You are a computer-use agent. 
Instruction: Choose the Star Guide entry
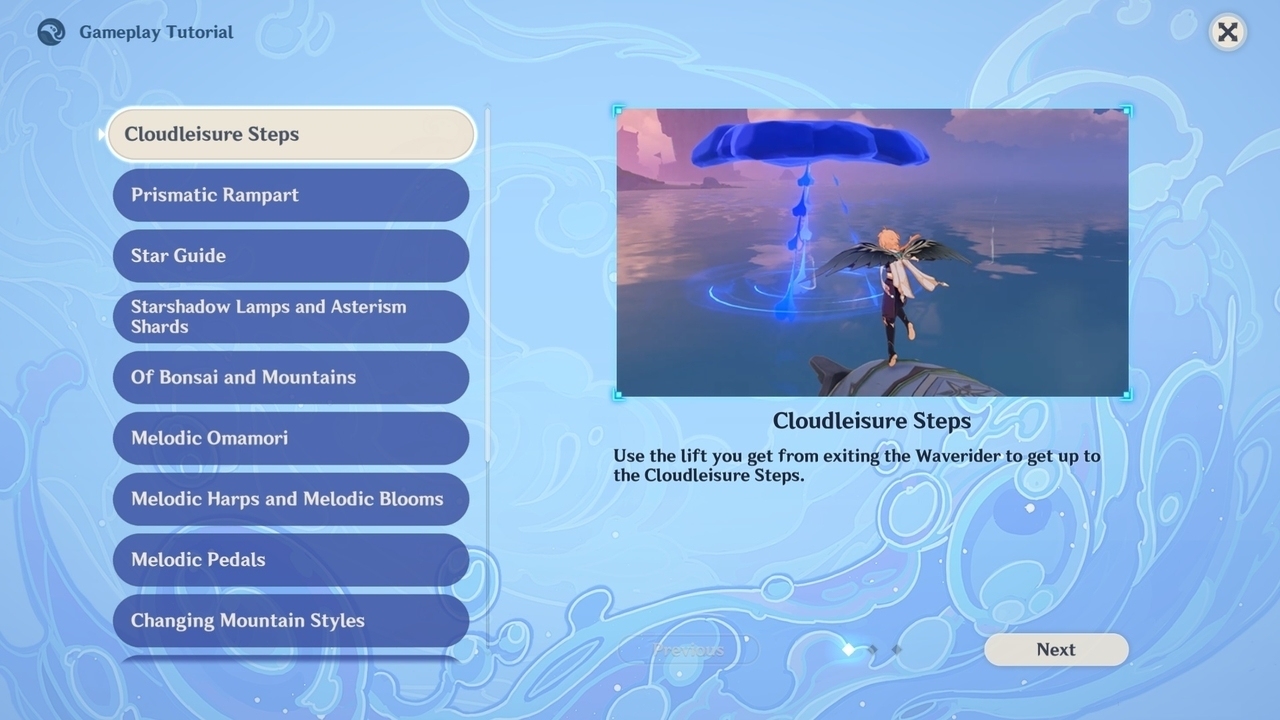click(x=290, y=256)
